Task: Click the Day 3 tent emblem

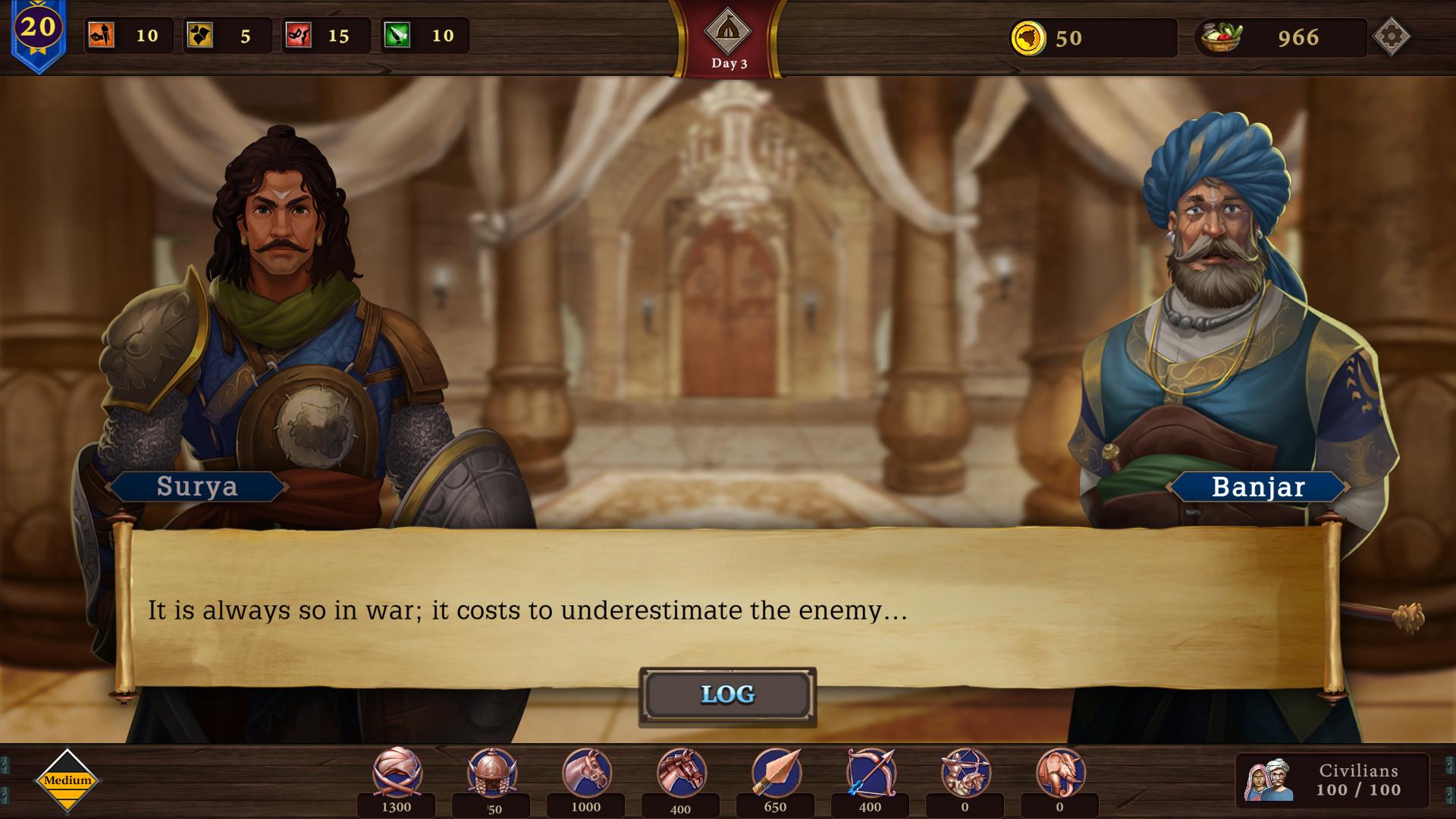Action: pyautogui.click(x=728, y=32)
